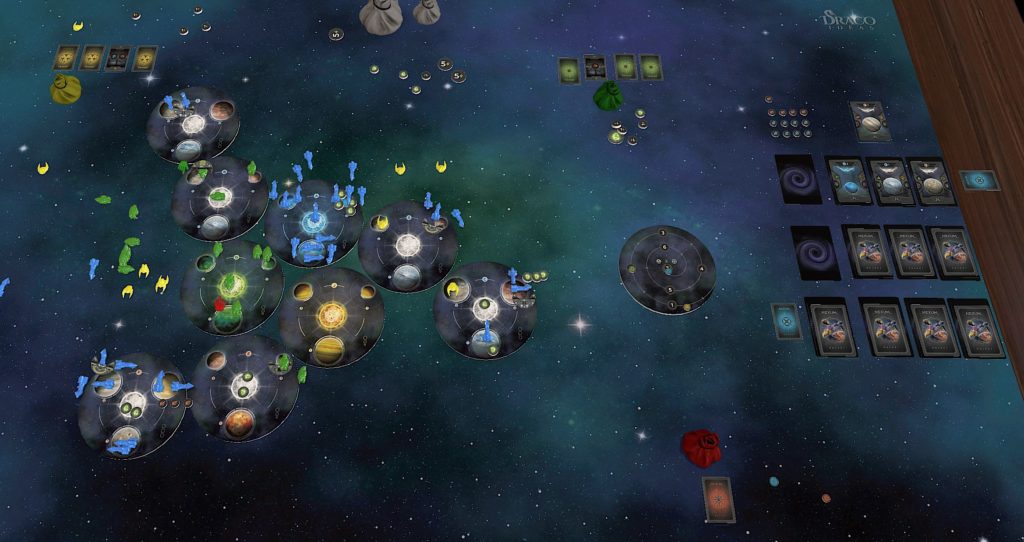Draw from the upper spiral galaxy deck
This screenshot has width=1024, height=542.
pyautogui.click(x=798, y=179)
